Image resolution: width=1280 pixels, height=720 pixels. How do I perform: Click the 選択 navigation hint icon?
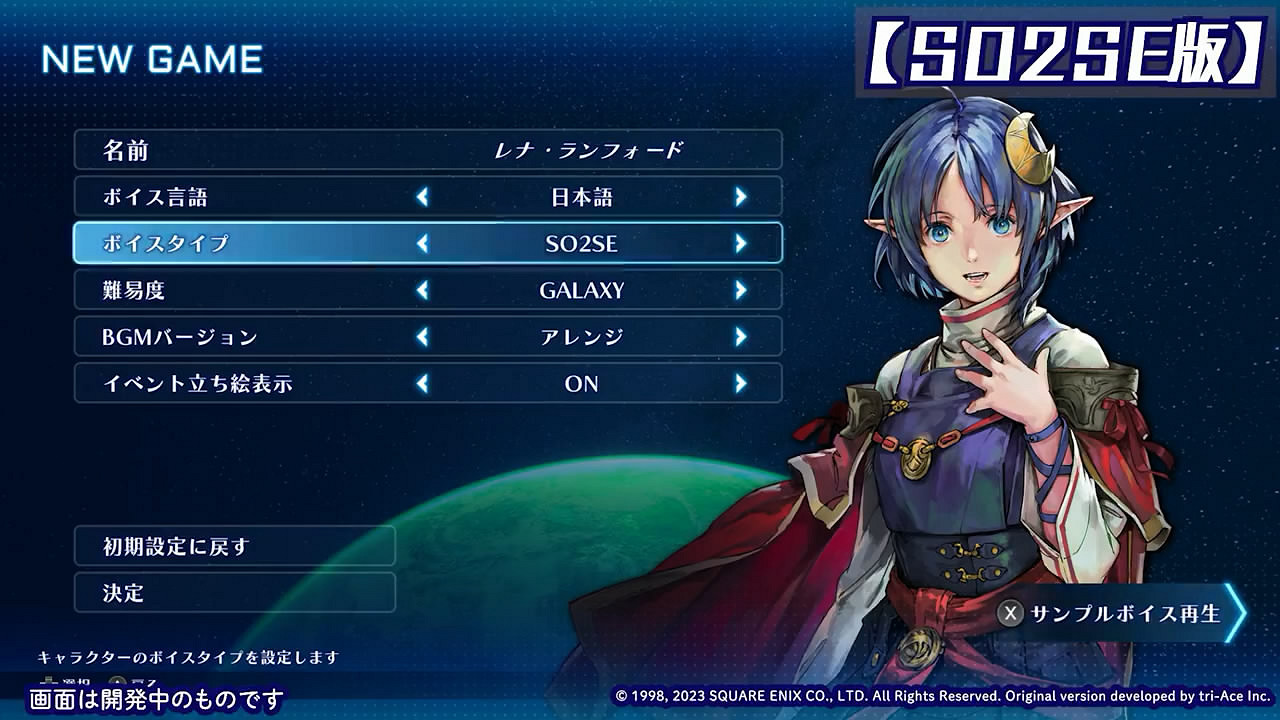[x=48, y=679]
